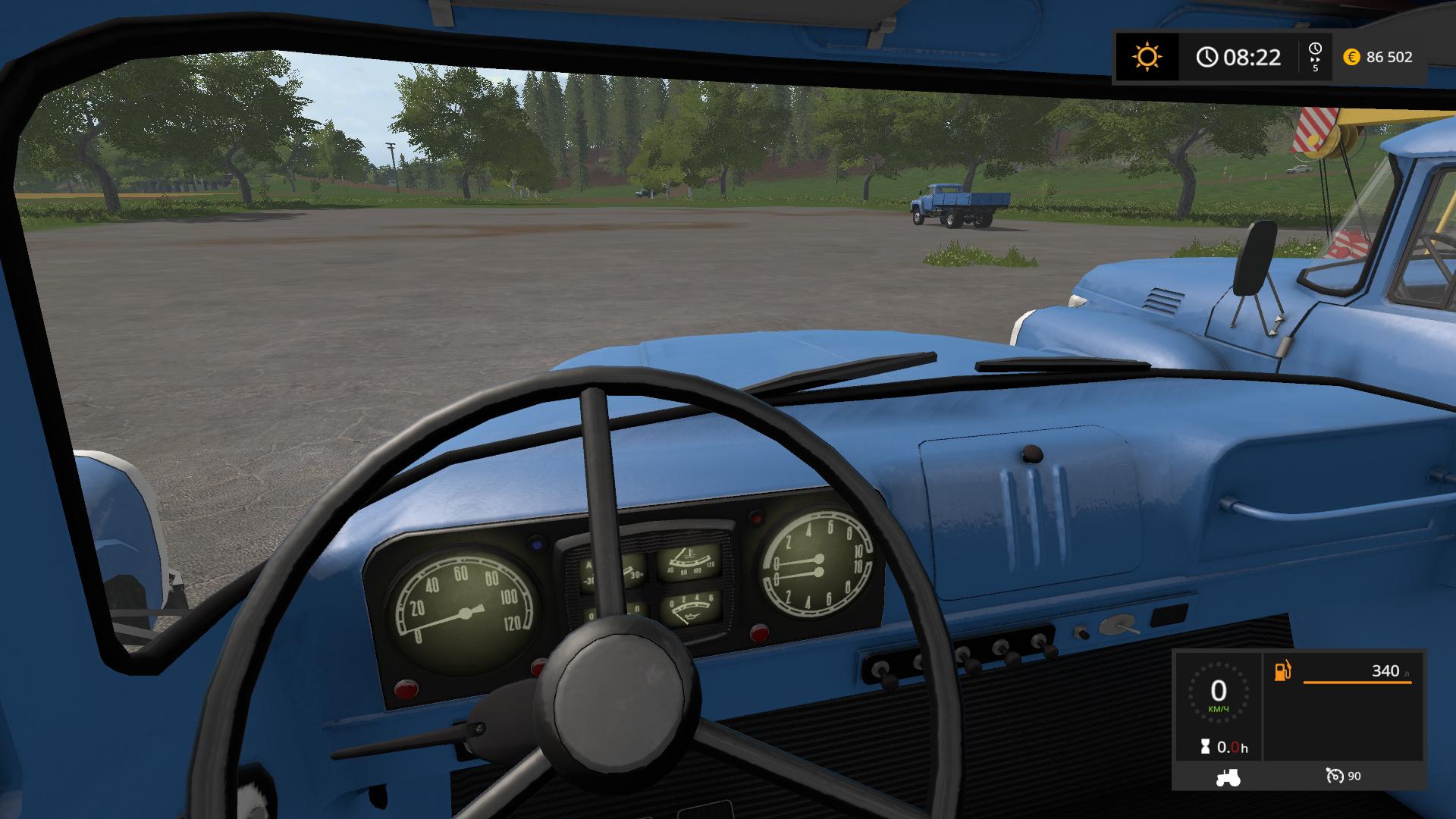The image size is (1456, 819).
Task: Click the tractor vehicle icon
Action: click(1228, 777)
